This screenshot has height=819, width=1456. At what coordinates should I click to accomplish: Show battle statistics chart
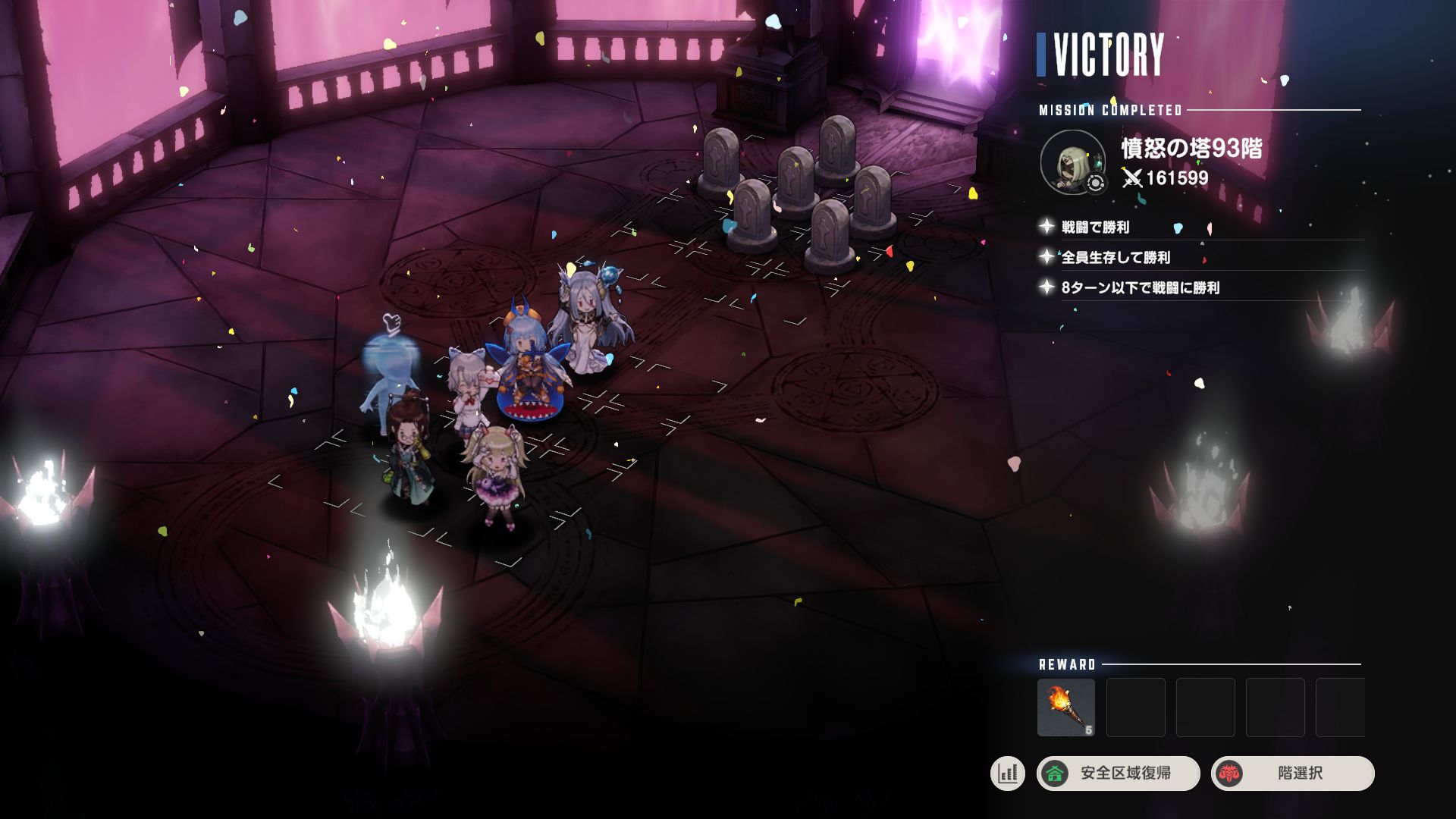[1007, 773]
